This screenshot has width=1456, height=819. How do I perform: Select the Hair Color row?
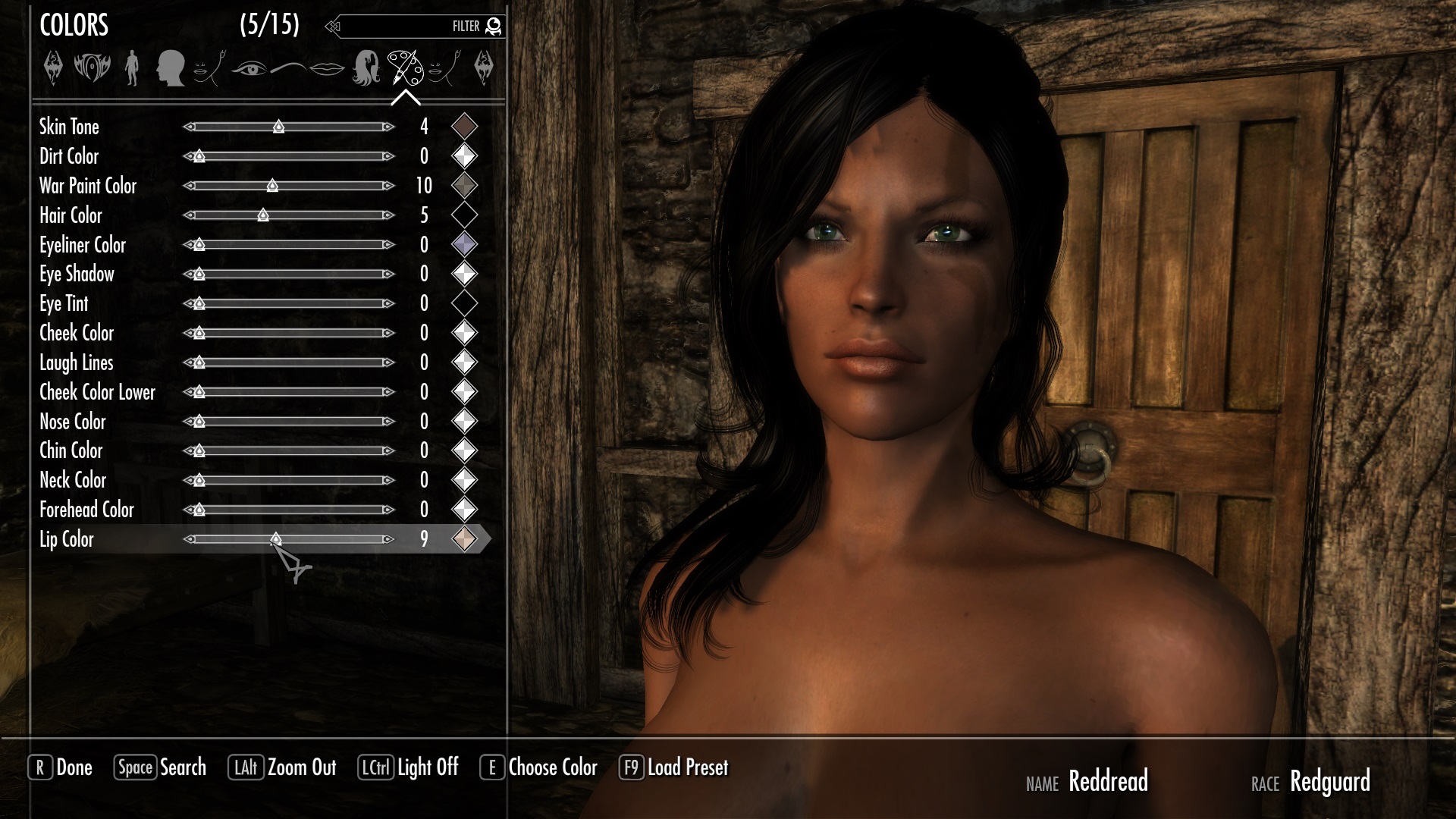coord(71,215)
